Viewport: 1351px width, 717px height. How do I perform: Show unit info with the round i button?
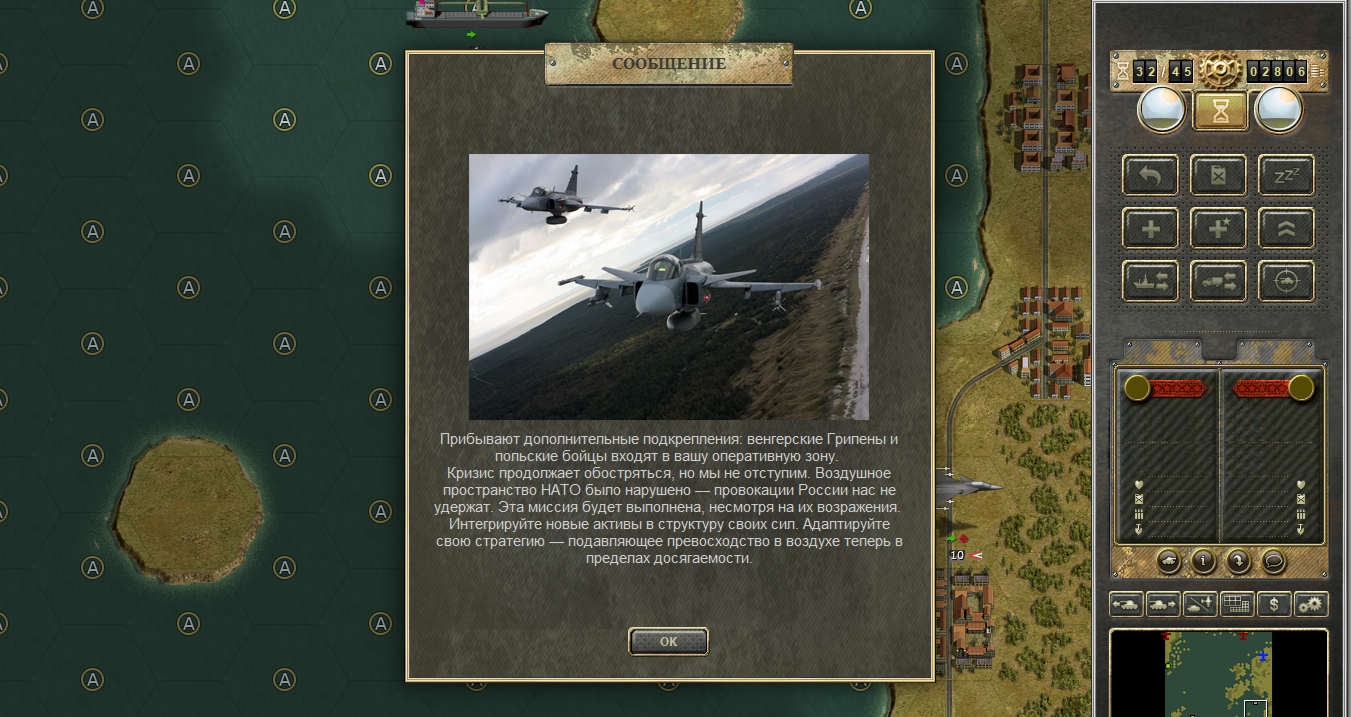1203,561
